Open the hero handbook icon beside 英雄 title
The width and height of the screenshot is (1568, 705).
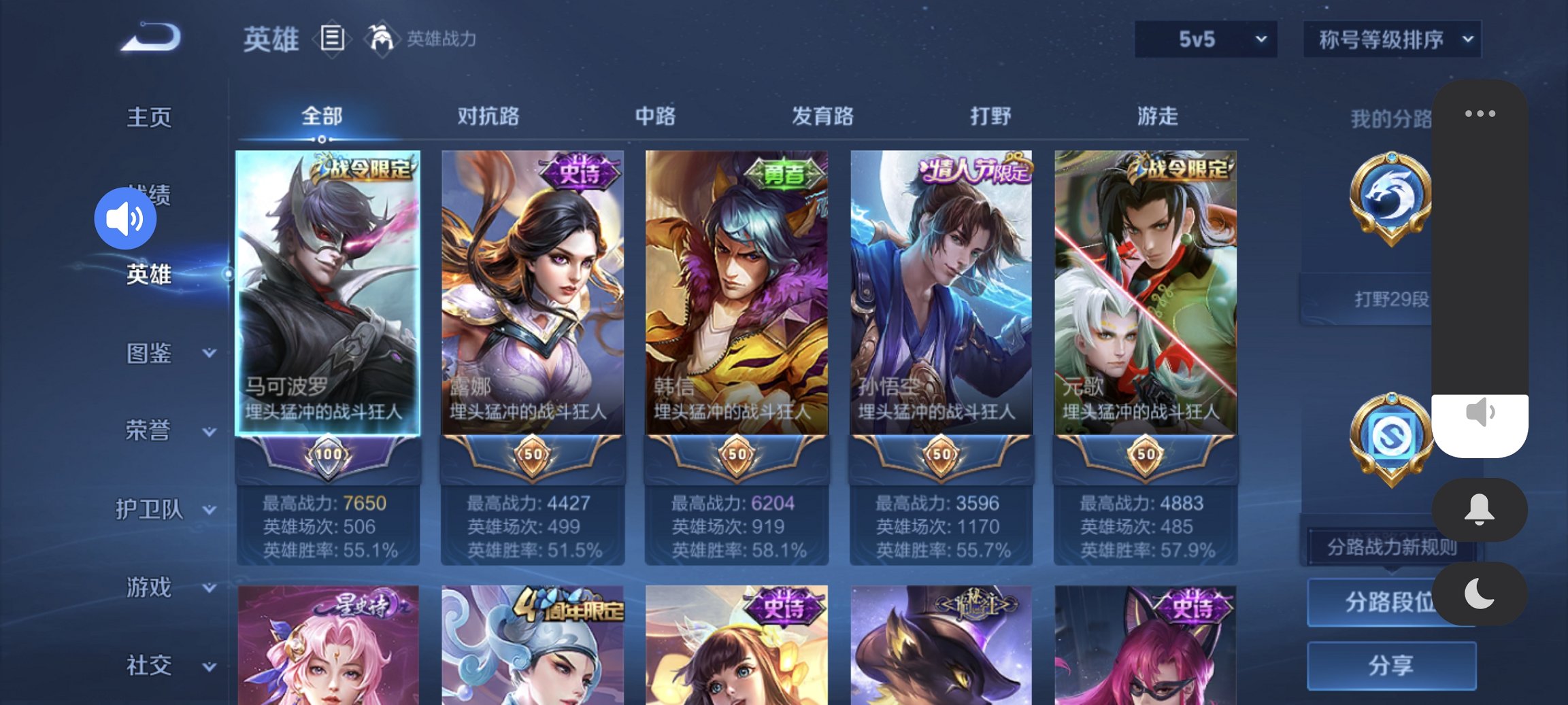[x=333, y=39]
